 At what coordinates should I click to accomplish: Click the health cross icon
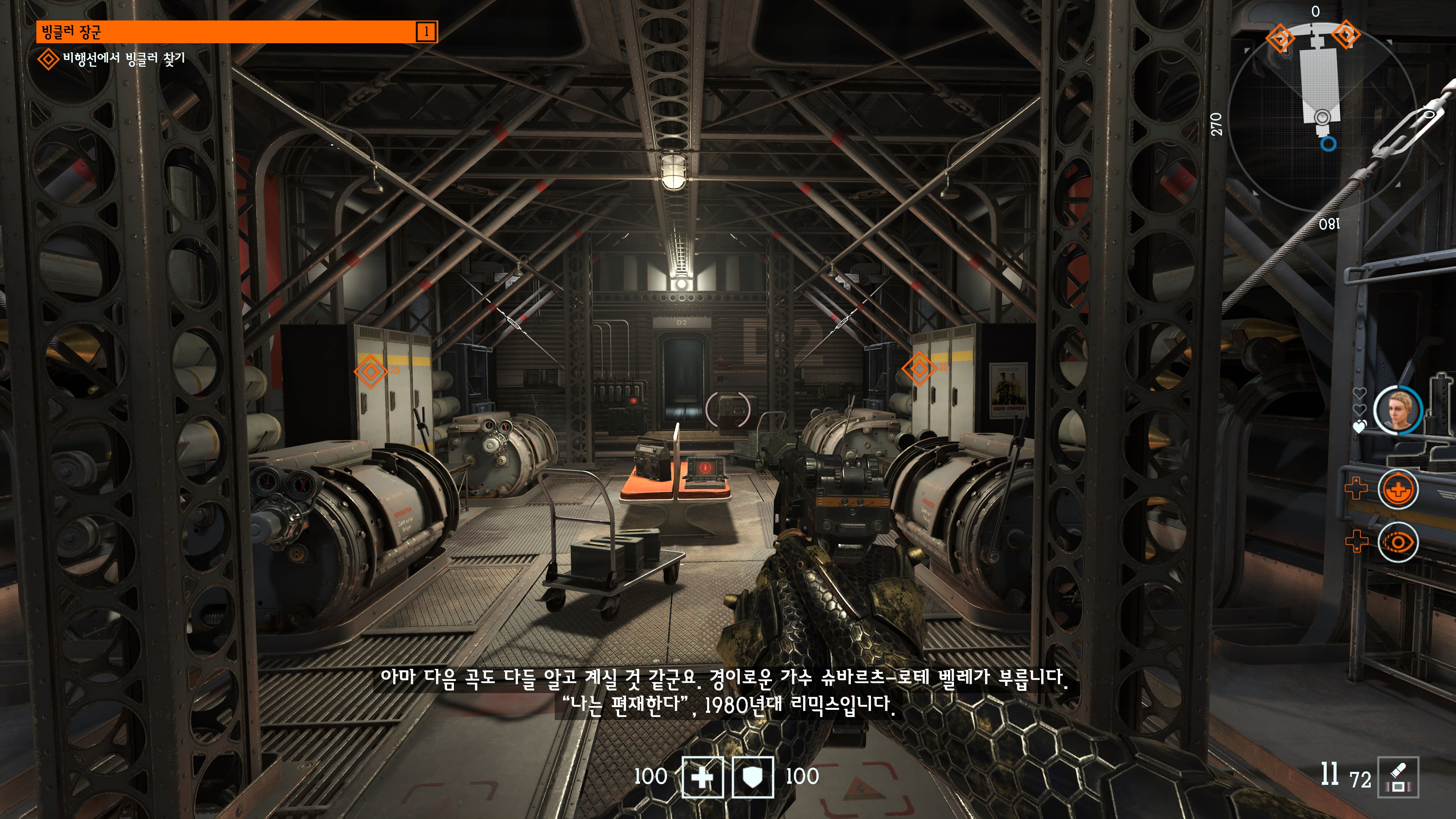(703, 777)
